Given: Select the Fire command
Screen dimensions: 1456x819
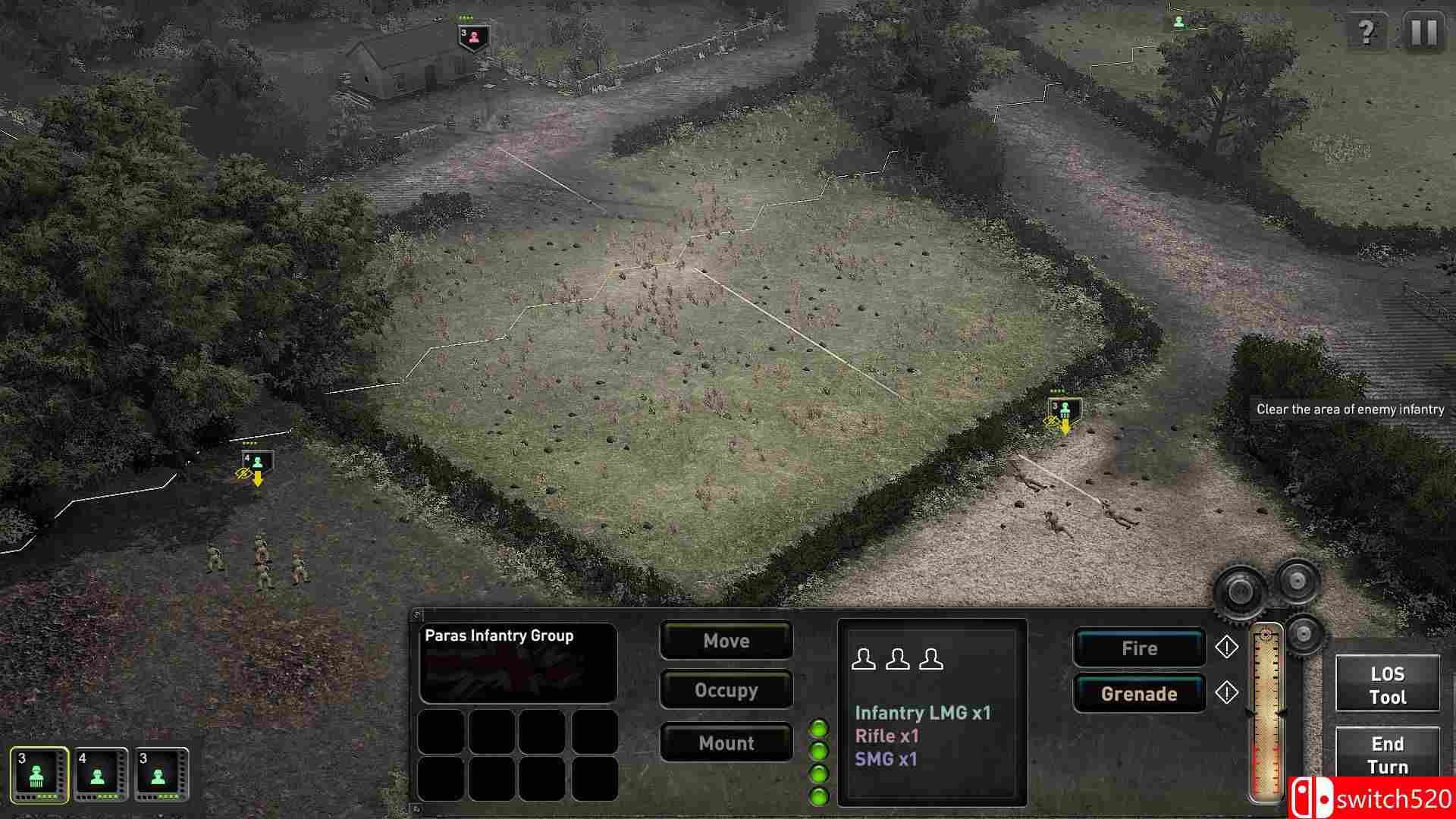Looking at the screenshot, I should [1140, 648].
